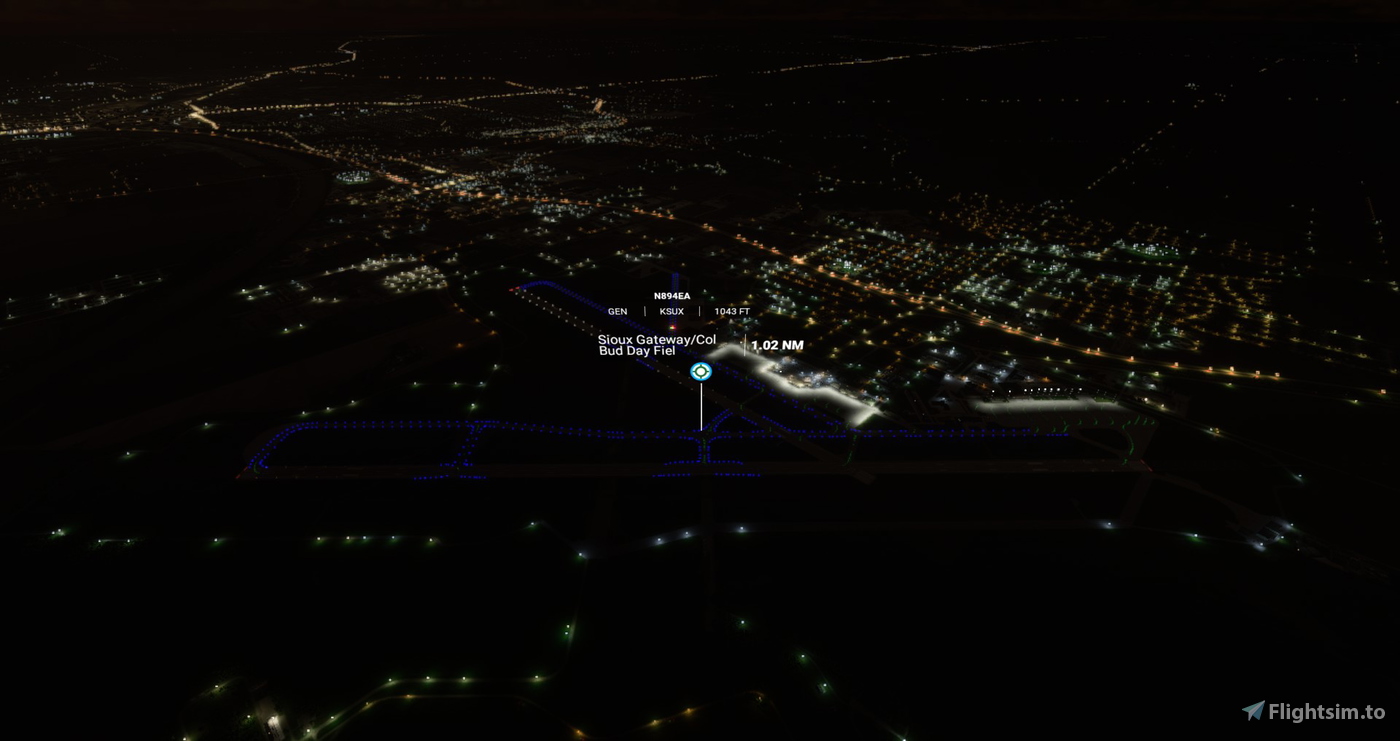Open the GEN category entry in the nameplate
The height and width of the screenshot is (741, 1400).
click(616, 311)
